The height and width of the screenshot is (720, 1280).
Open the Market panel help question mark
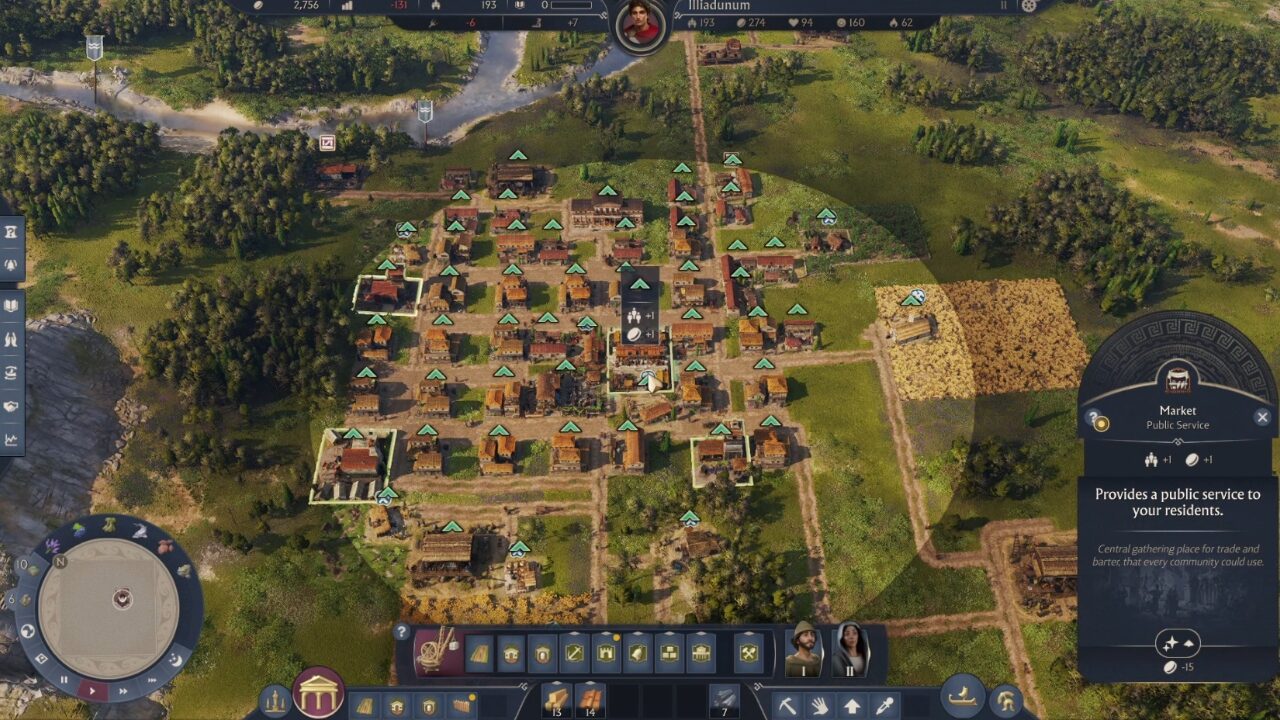(1093, 418)
